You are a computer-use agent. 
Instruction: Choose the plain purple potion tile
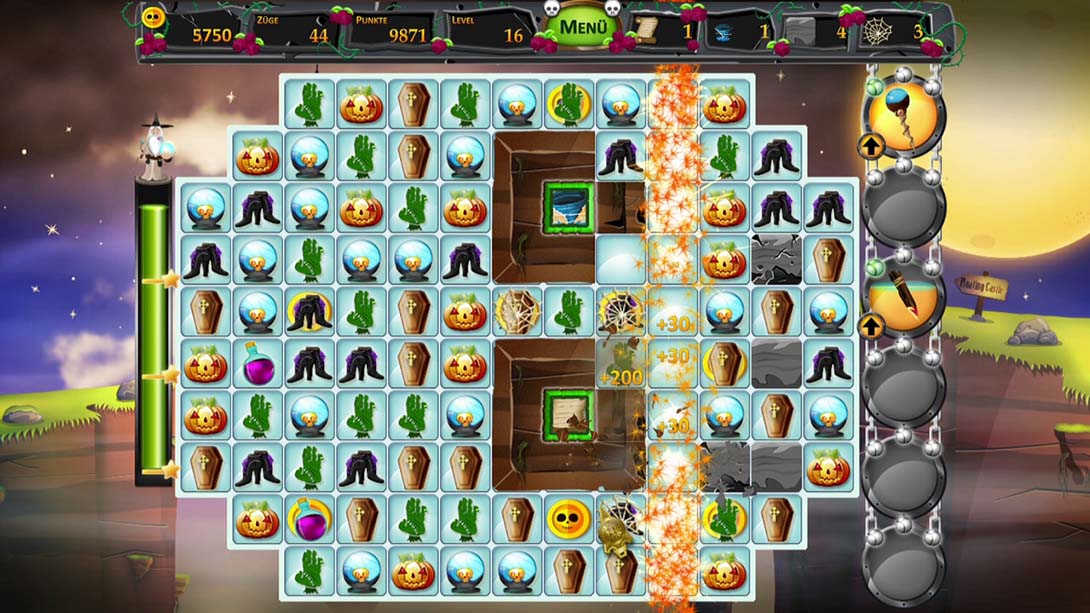click(x=257, y=363)
